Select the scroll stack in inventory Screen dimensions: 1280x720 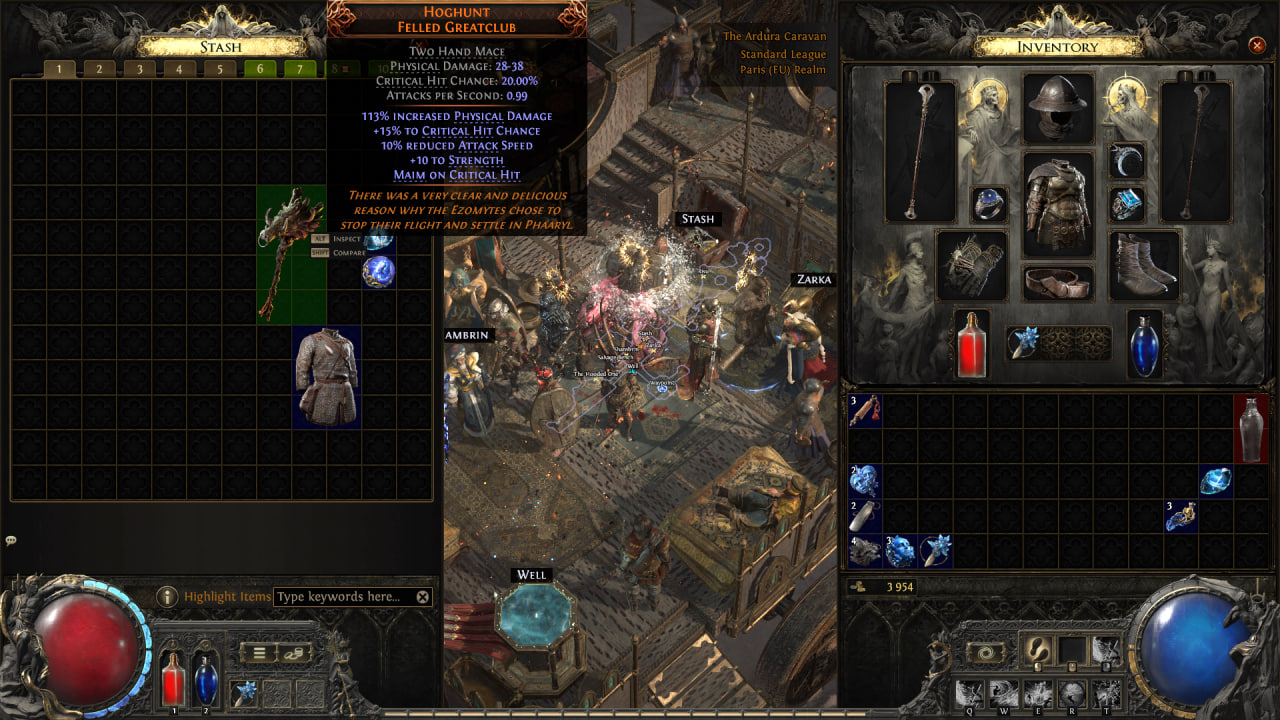pyautogui.click(x=865, y=411)
